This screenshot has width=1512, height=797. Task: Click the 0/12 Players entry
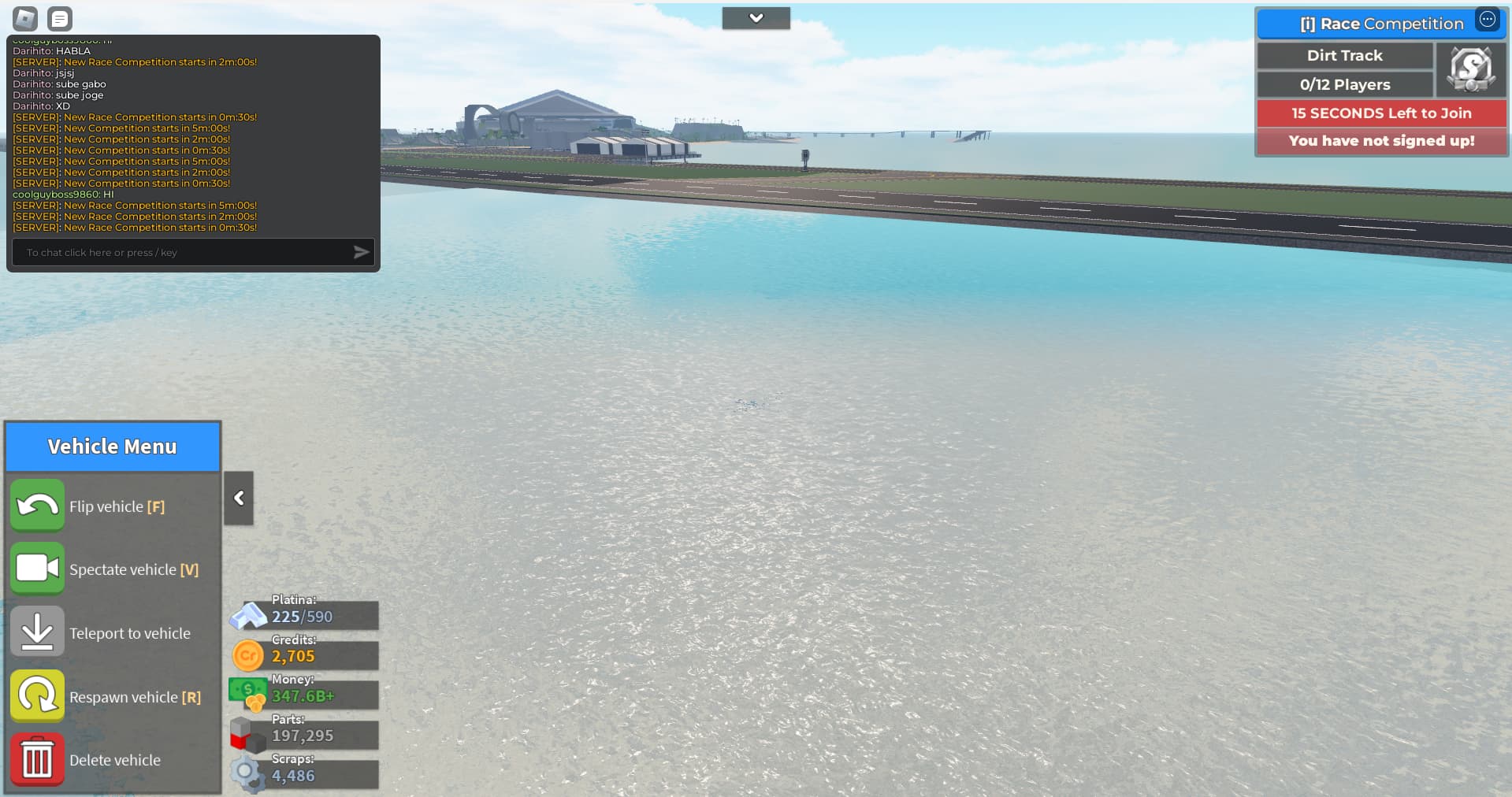pos(1344,84)
